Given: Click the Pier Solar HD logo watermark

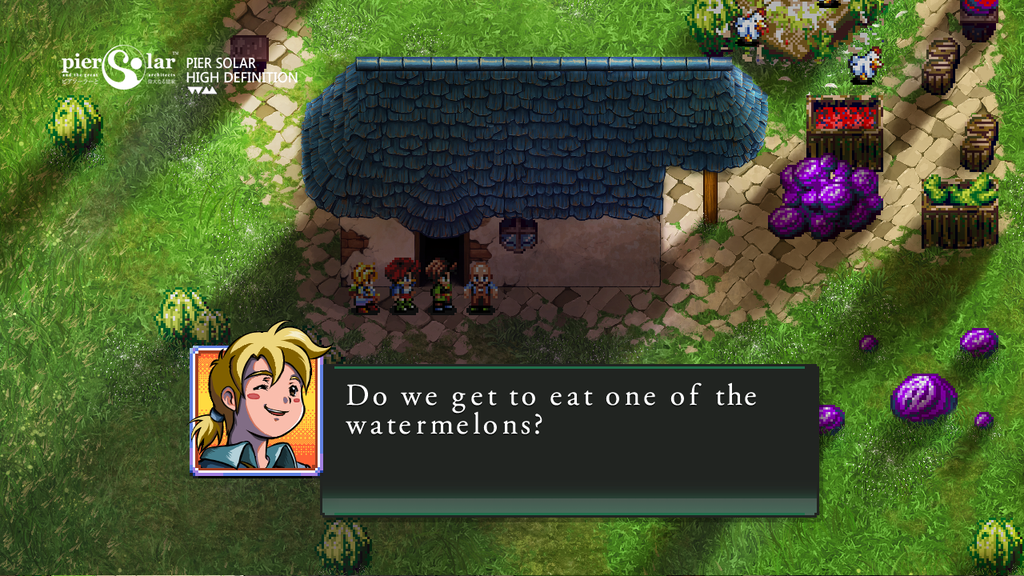Looking at the screenshot, I should click(x=180, y=69).
